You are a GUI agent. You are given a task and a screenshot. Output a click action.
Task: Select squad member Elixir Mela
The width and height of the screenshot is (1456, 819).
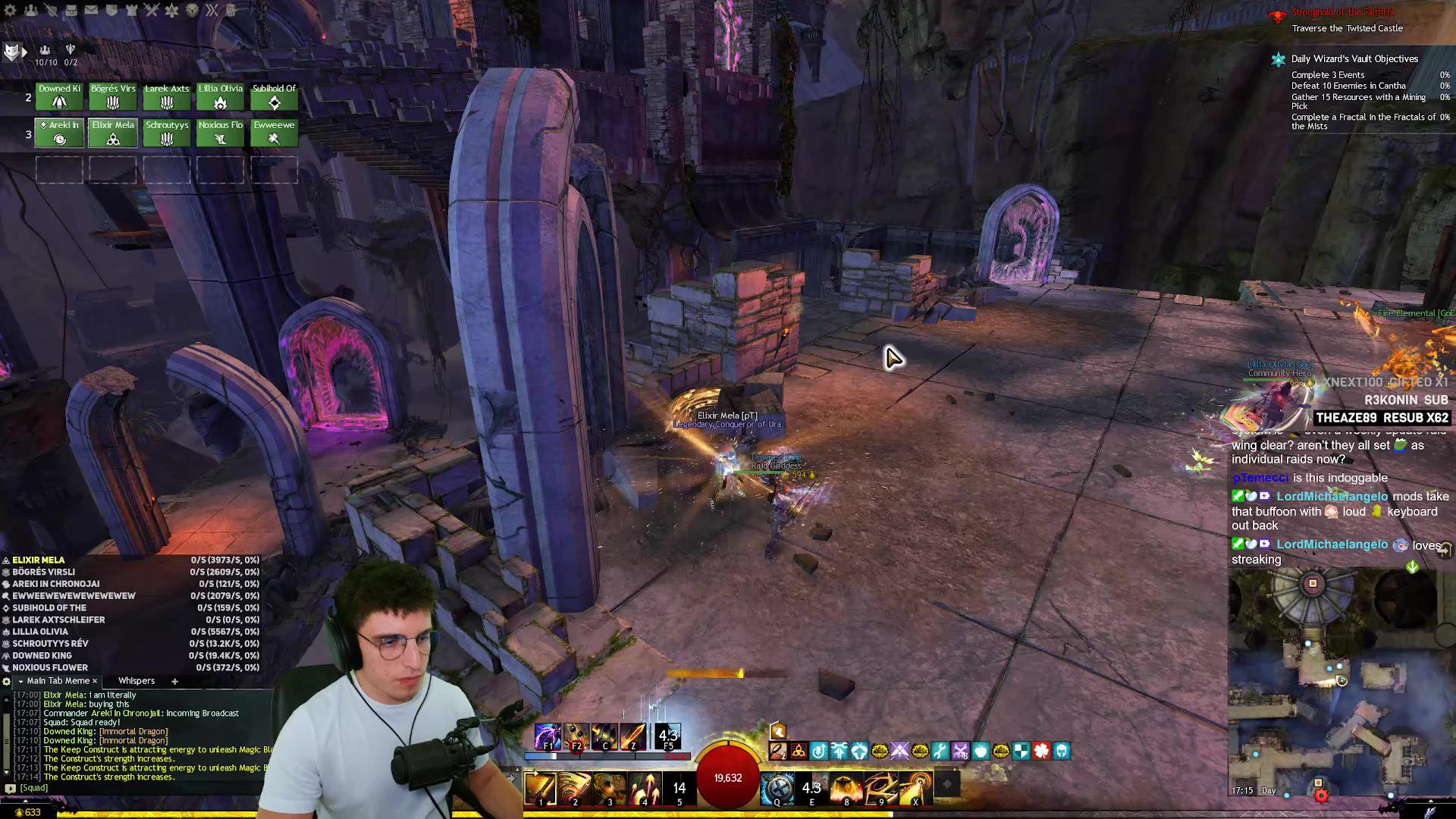pos(113,133)
